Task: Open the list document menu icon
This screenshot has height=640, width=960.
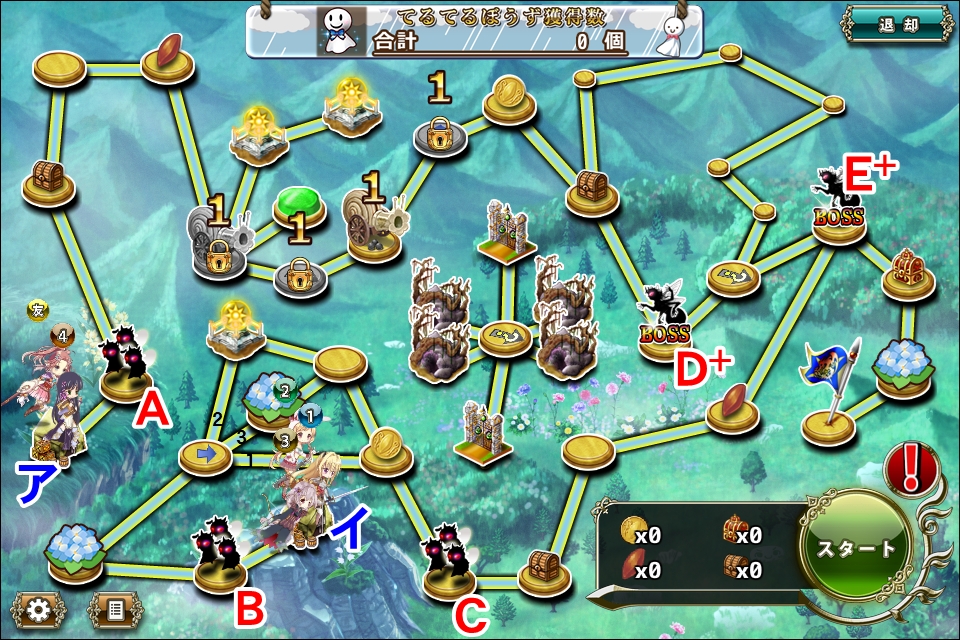Action: pos(115,607)
